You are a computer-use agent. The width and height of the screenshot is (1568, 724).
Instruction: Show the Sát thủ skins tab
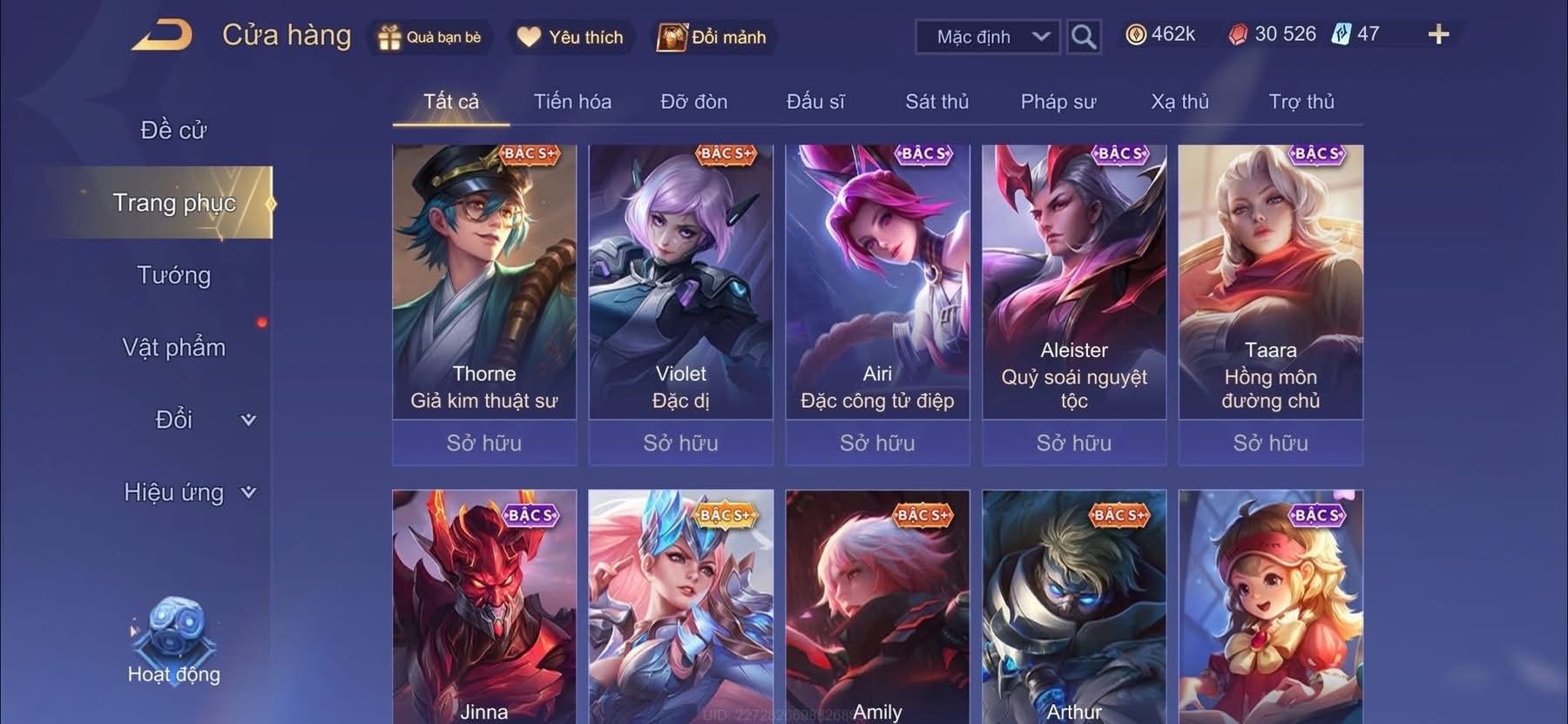(936, 102)
